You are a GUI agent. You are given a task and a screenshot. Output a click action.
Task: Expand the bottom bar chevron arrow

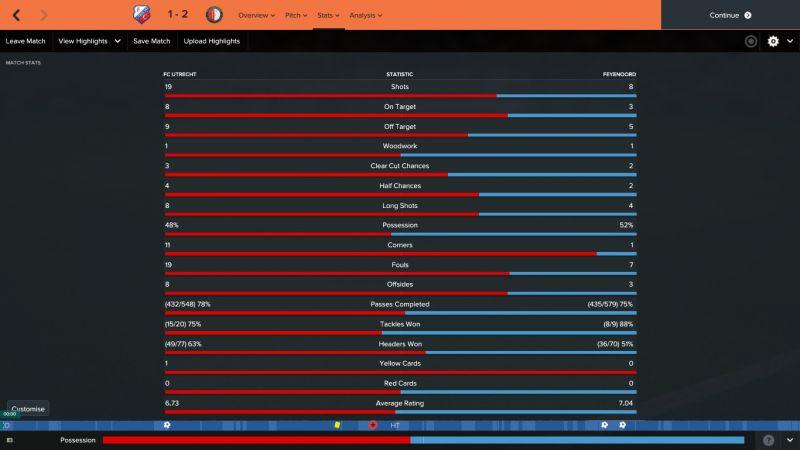coord(789,440)
